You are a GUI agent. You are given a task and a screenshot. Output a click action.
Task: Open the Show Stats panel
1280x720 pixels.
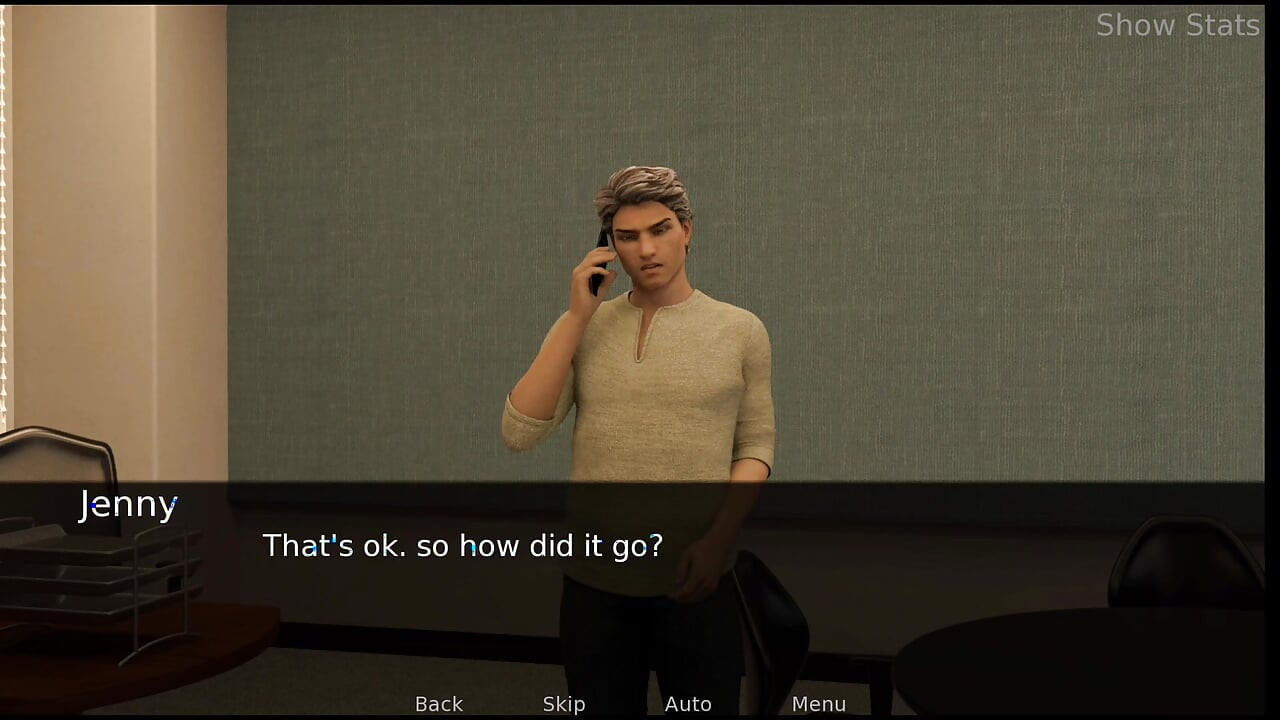click(x=1177, y=25)
